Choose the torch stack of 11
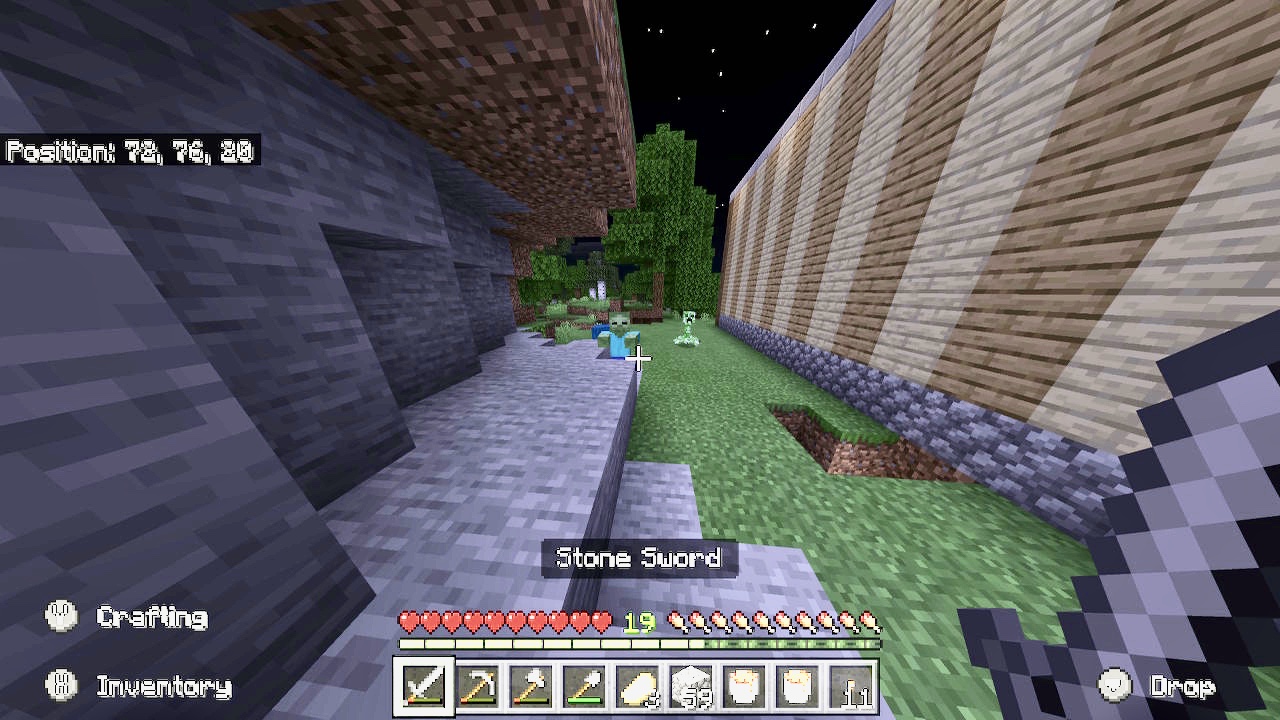The width and height of the screenshot is (1280, 720). (853, 686)
